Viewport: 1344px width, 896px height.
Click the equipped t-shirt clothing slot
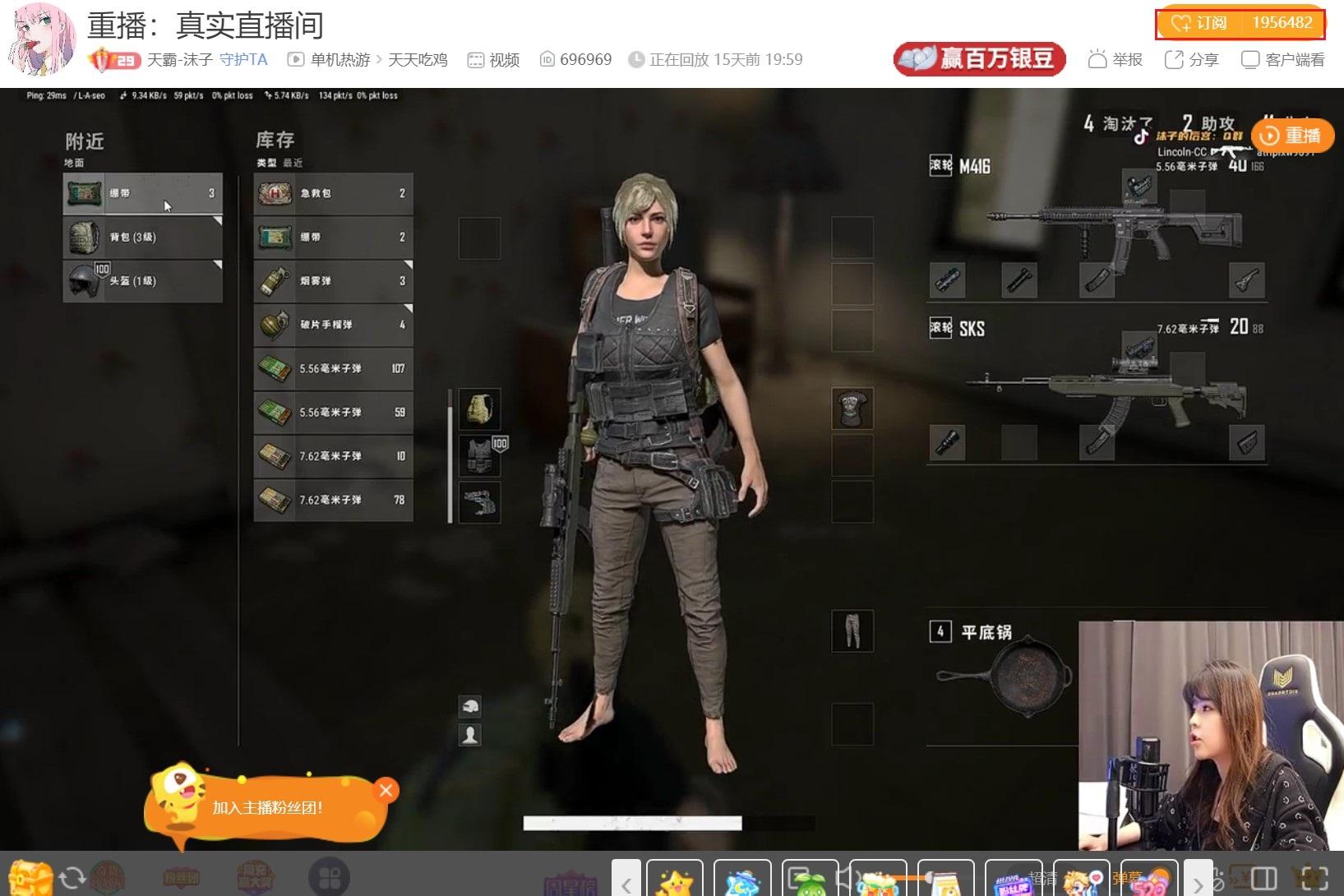(852, 409)
